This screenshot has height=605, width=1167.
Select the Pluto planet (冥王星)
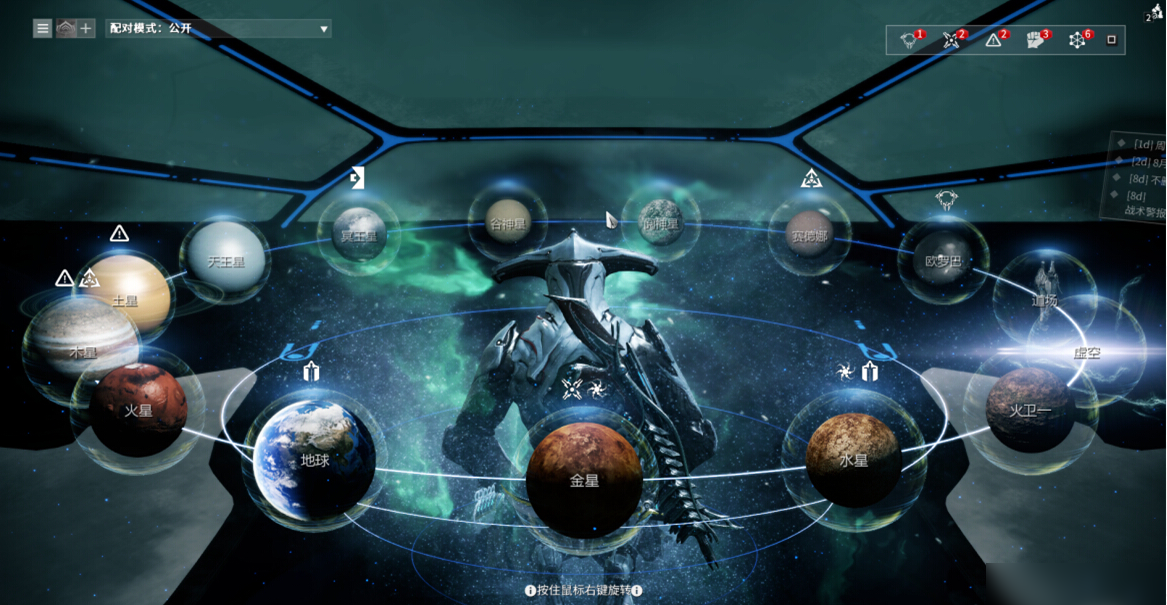(358, 235)
